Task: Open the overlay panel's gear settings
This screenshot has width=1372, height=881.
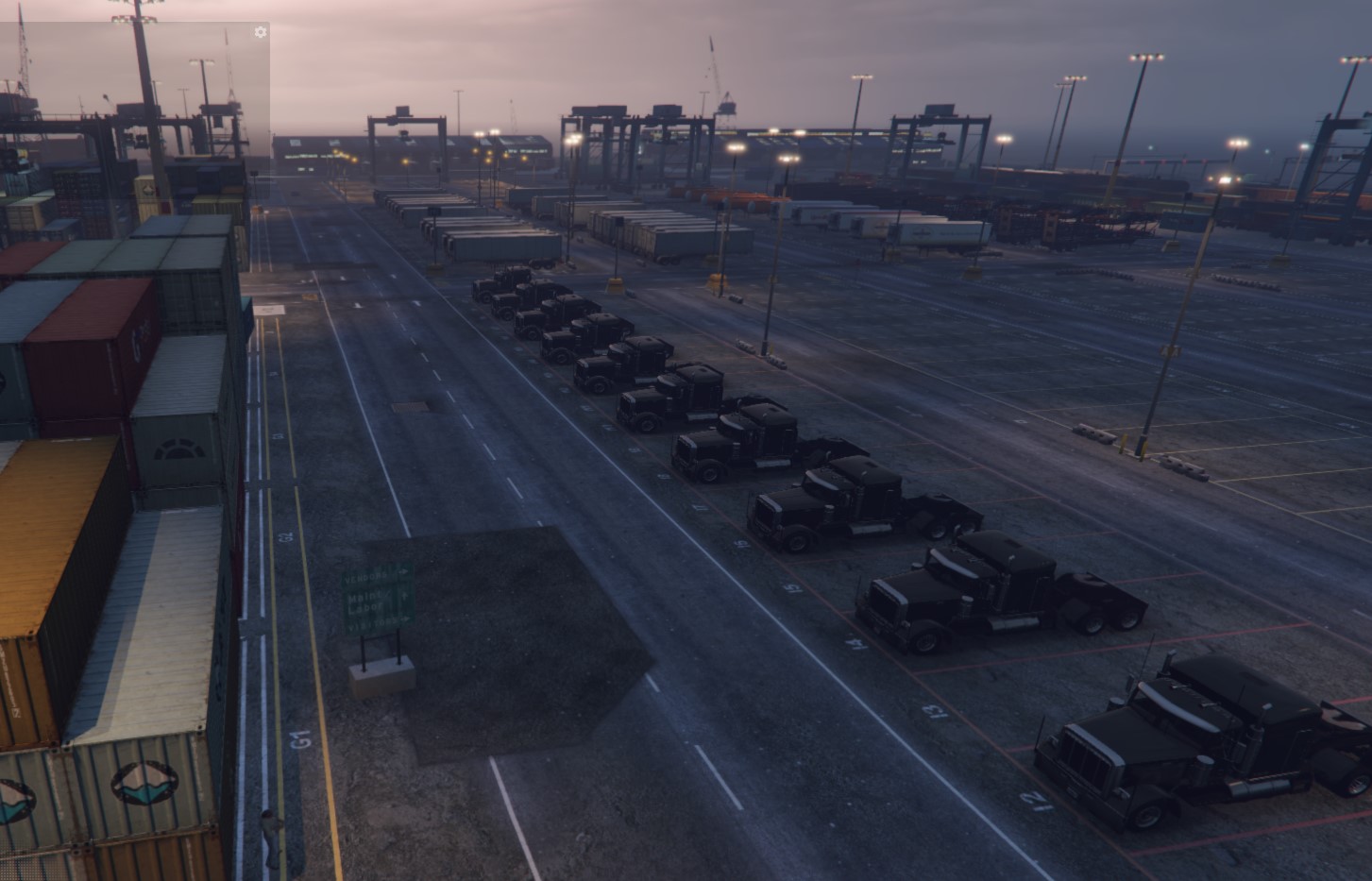Action: point(261,32)
